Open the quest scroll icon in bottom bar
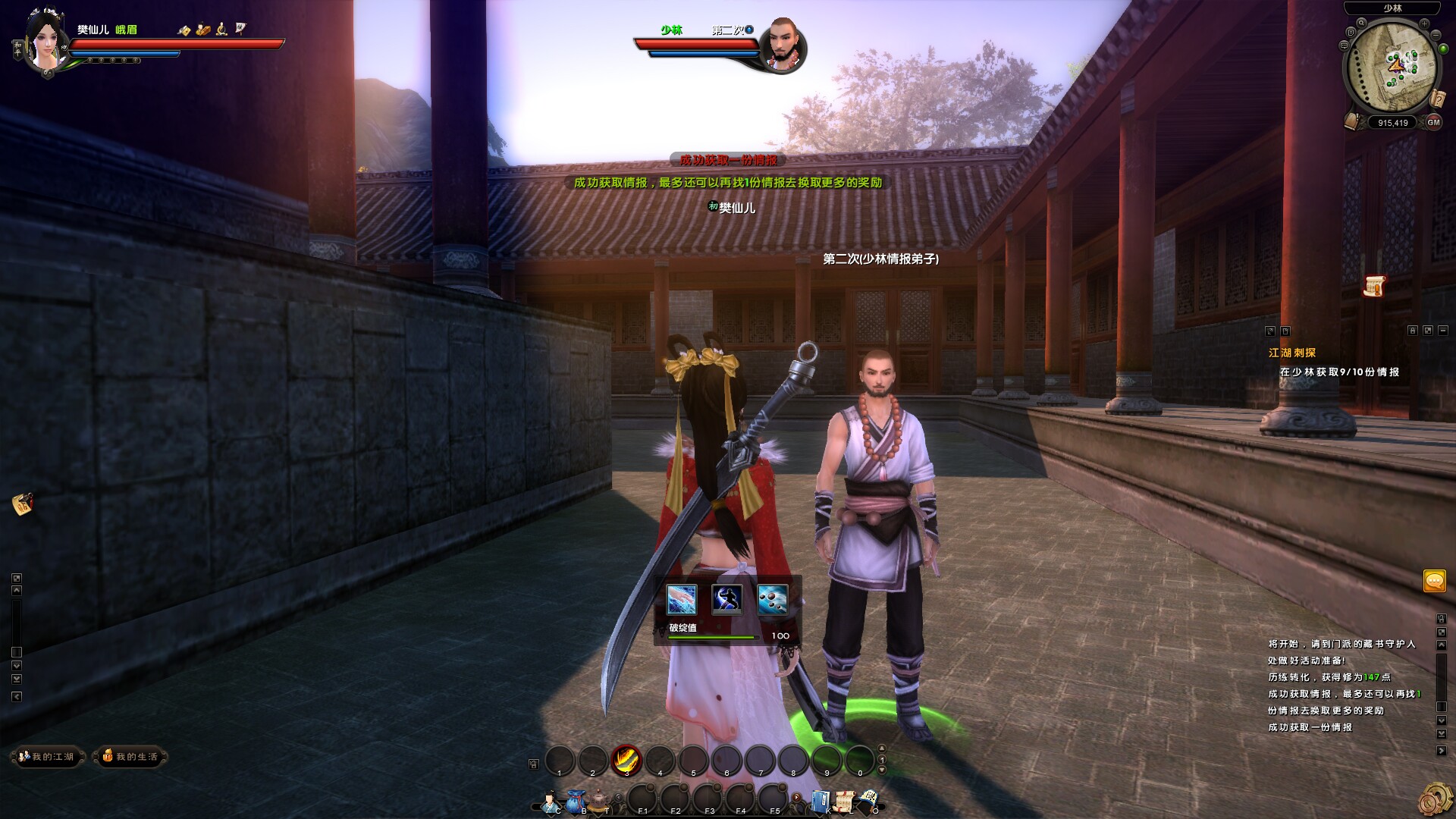 [x=844, y=802]
